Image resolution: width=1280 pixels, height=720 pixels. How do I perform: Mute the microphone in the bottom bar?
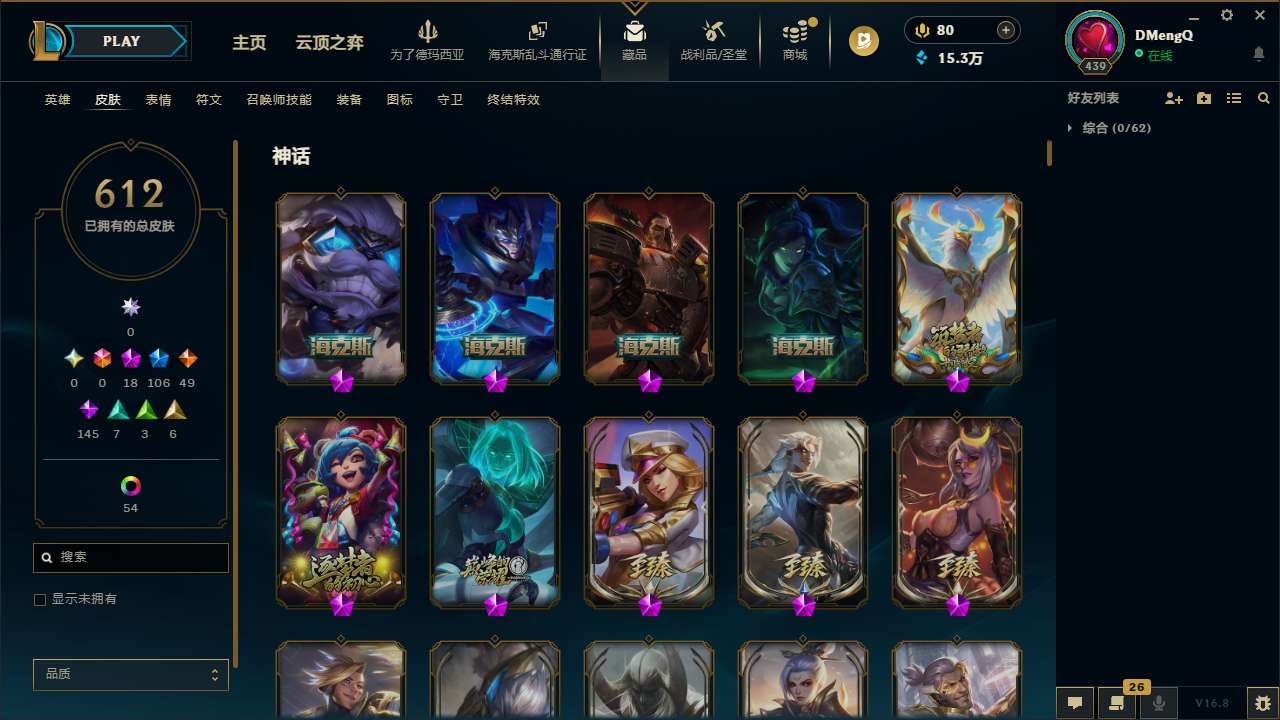point(1158,703)
